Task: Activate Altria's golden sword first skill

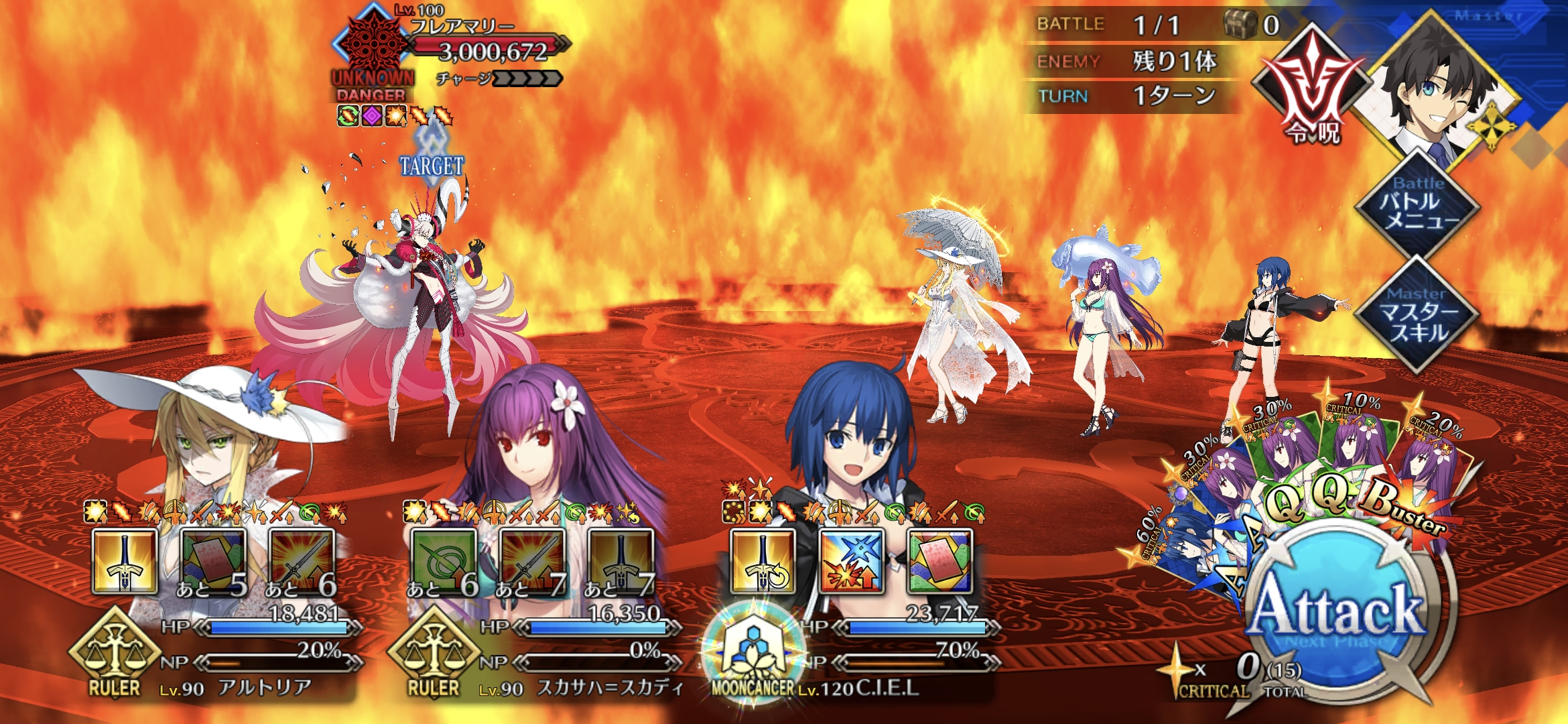Action: click(x=125, y=562)
